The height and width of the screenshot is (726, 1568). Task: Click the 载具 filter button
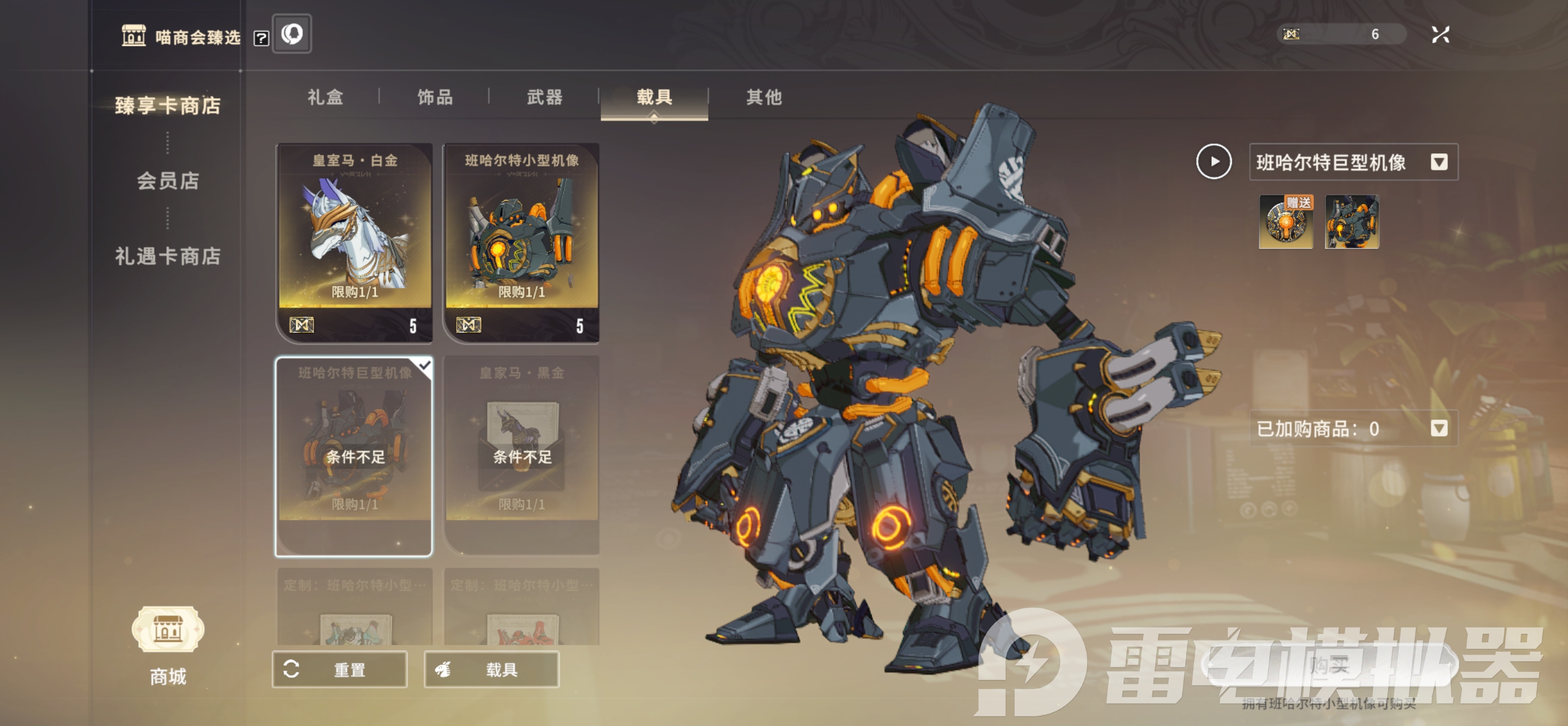(491, 670)
